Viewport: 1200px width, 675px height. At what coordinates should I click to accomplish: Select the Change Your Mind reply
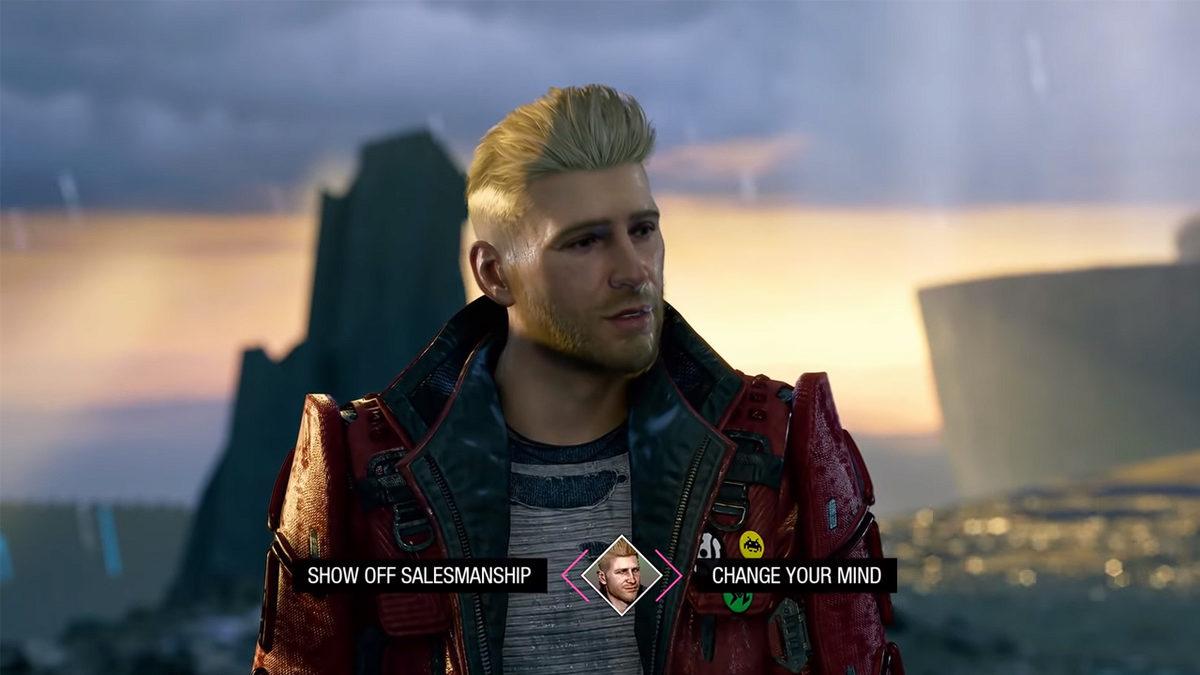pos(796,575)
